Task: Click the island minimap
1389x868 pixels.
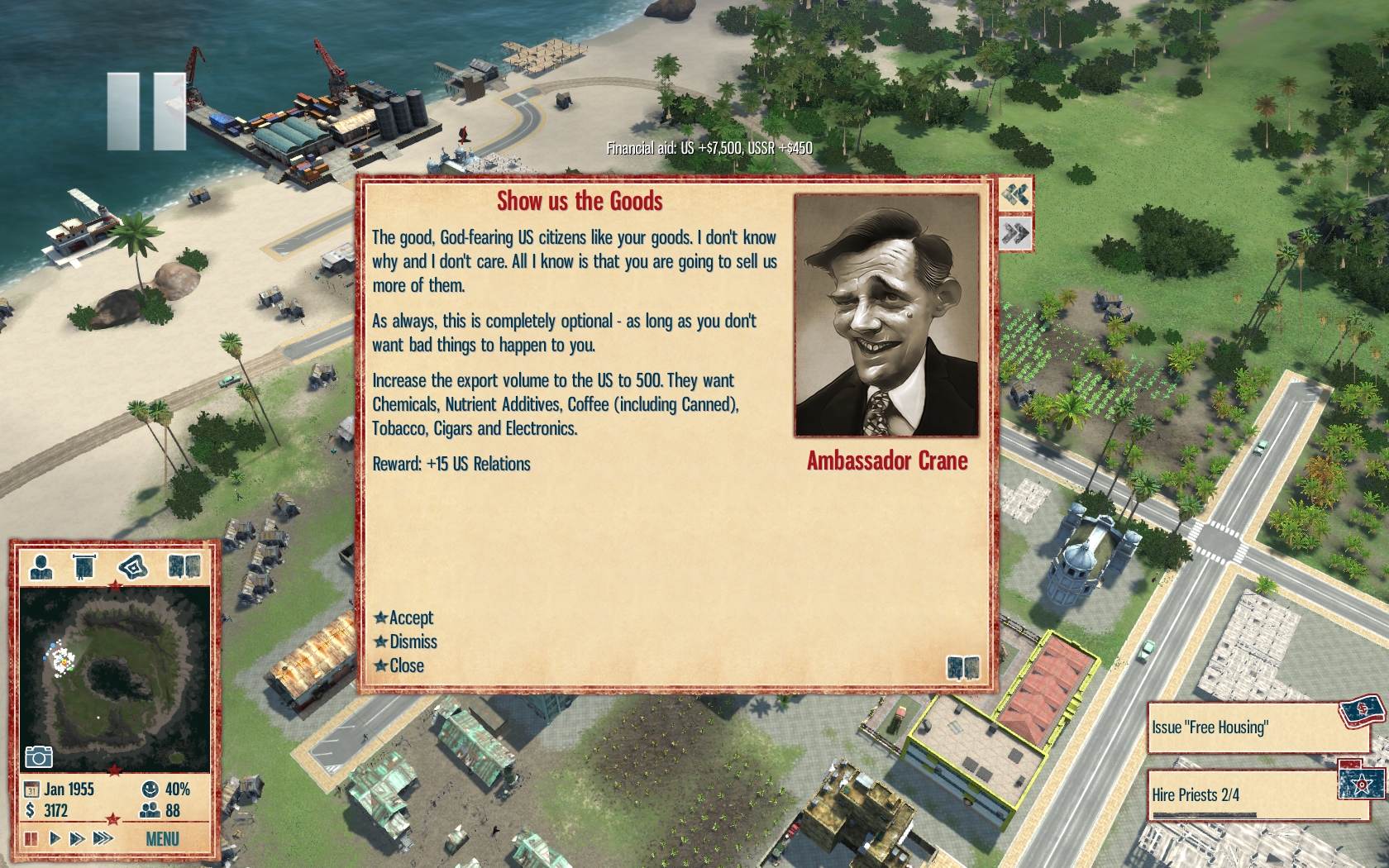Action: point(114,678)
